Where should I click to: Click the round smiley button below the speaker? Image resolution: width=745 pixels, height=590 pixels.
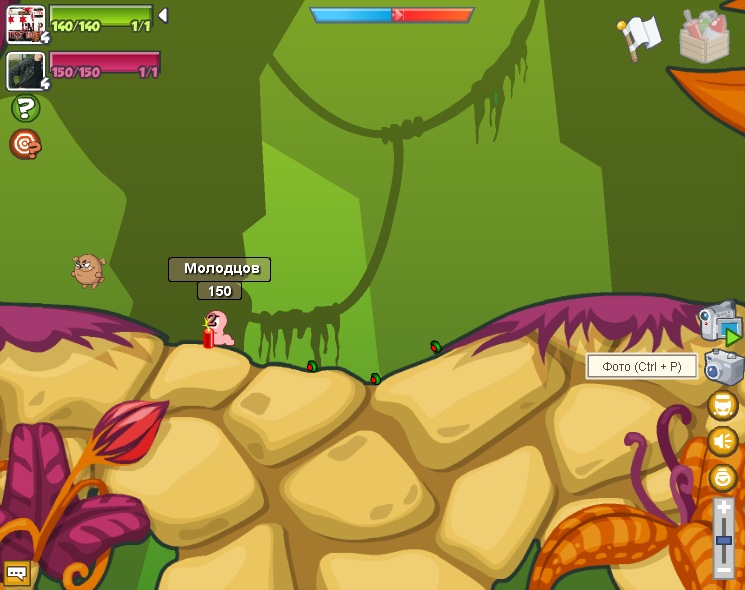point(722,478)
